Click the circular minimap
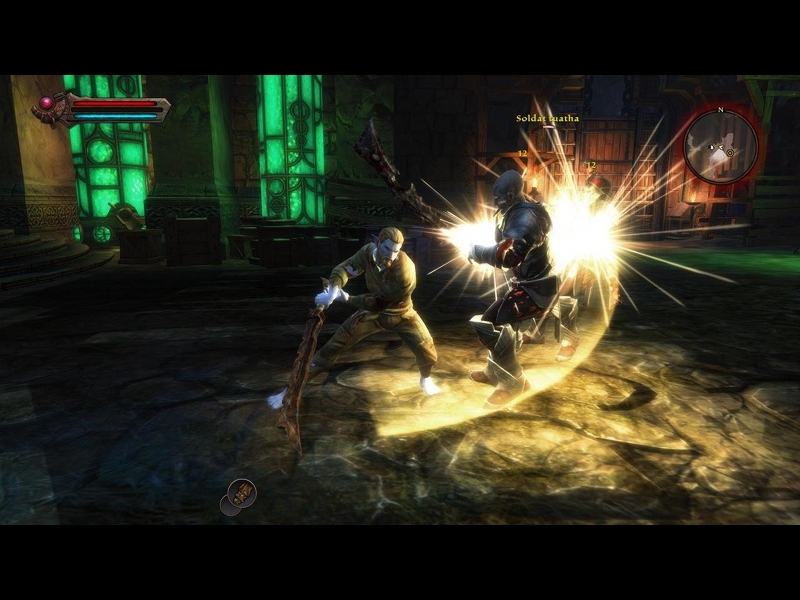800x600 pixels. click(721, 146)
